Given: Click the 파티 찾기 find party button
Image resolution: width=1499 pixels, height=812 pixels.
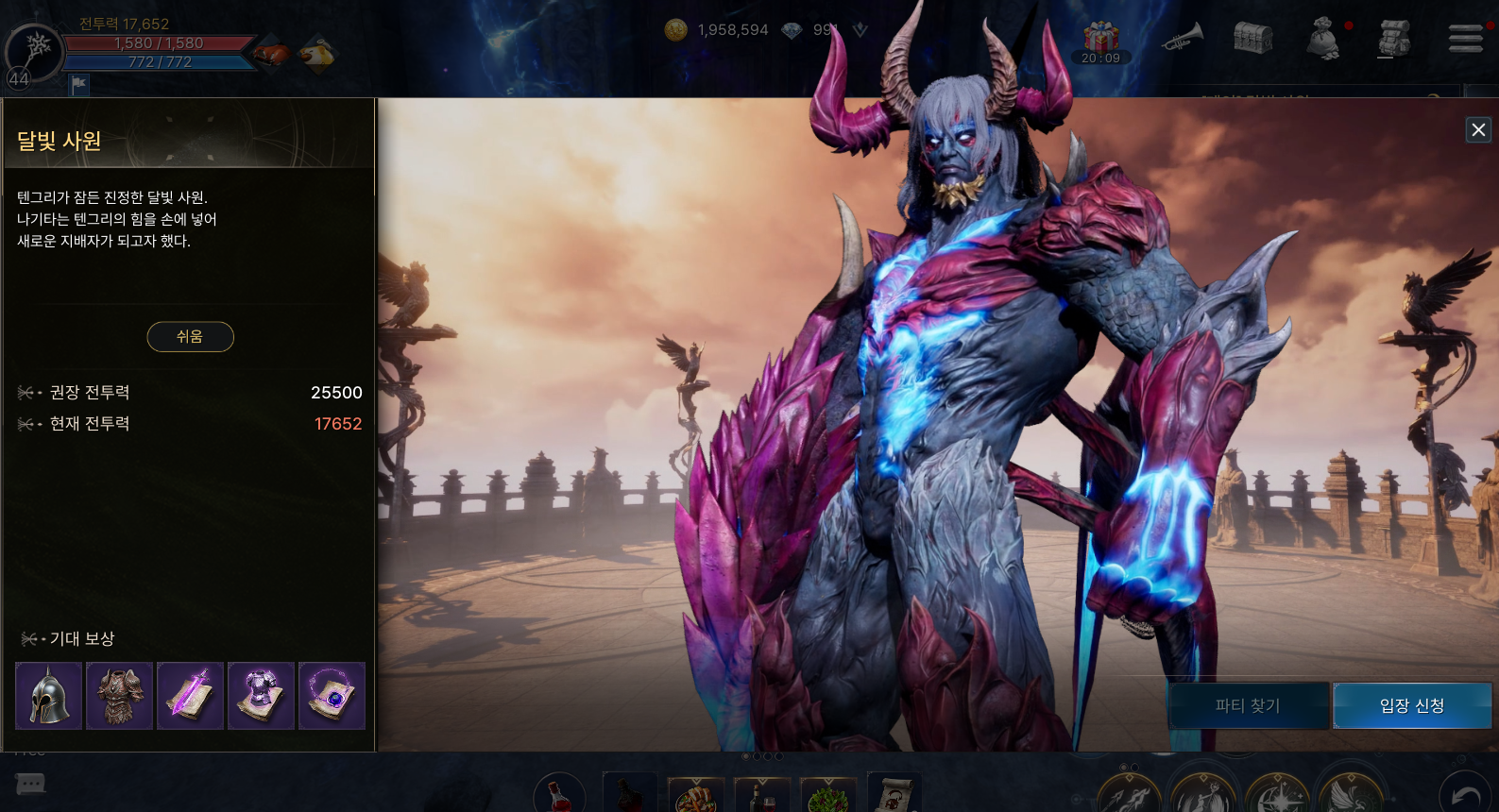Looking at the screenshot, I should [x=1247, y=705].
